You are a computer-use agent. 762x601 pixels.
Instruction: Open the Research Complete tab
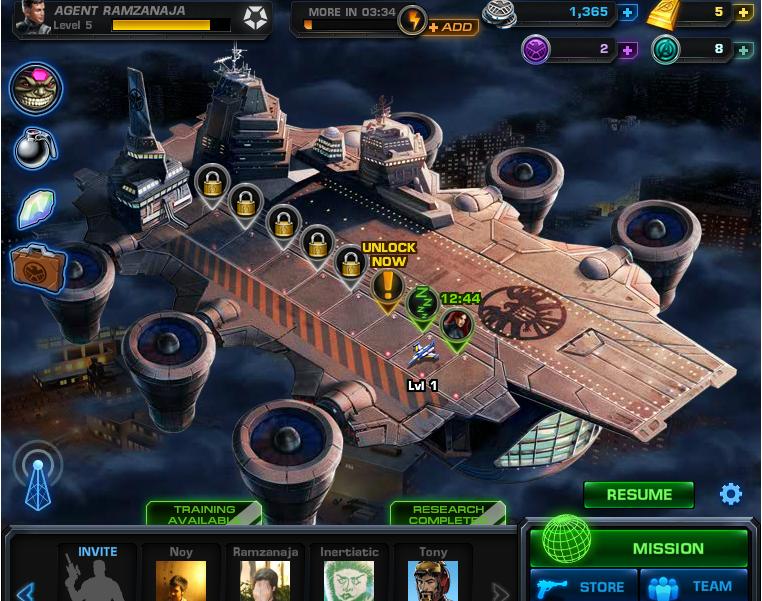(447, 514)
